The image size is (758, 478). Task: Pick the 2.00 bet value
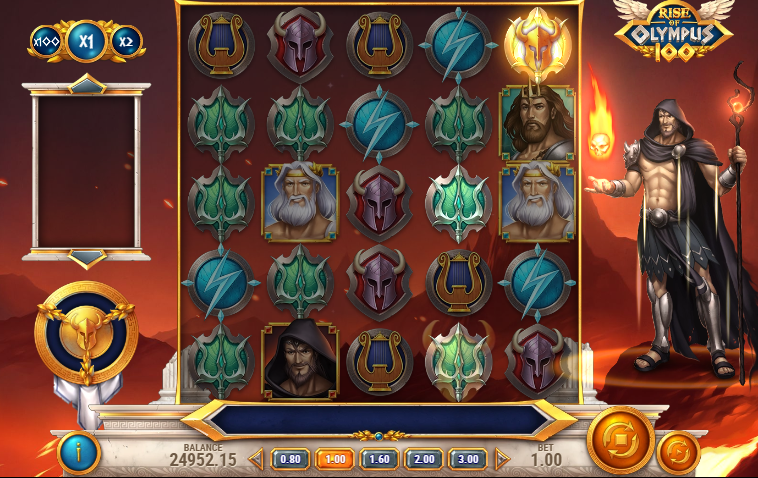[x=423, y=459]
